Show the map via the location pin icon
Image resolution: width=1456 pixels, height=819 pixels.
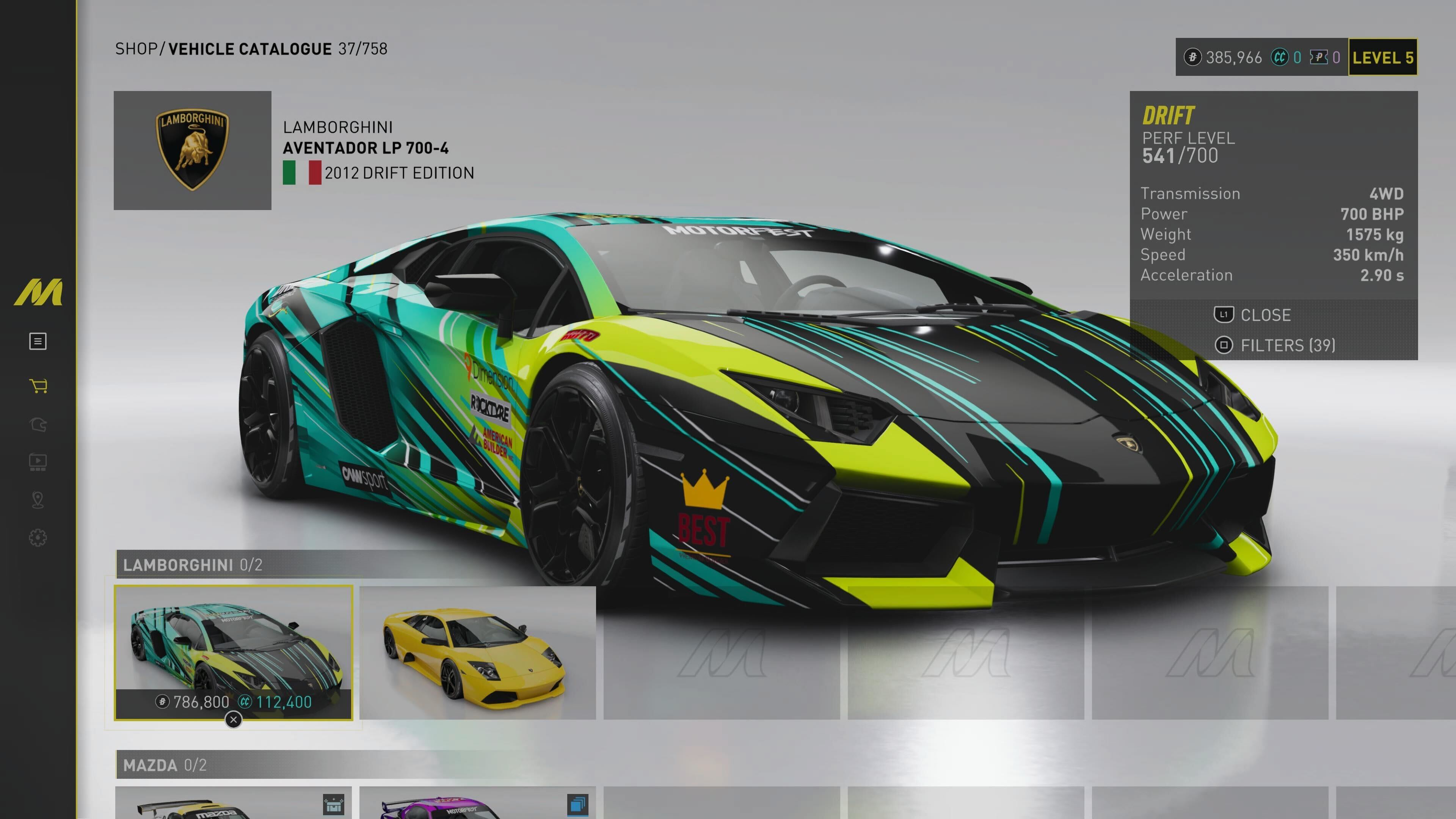(x=38, y=500)
